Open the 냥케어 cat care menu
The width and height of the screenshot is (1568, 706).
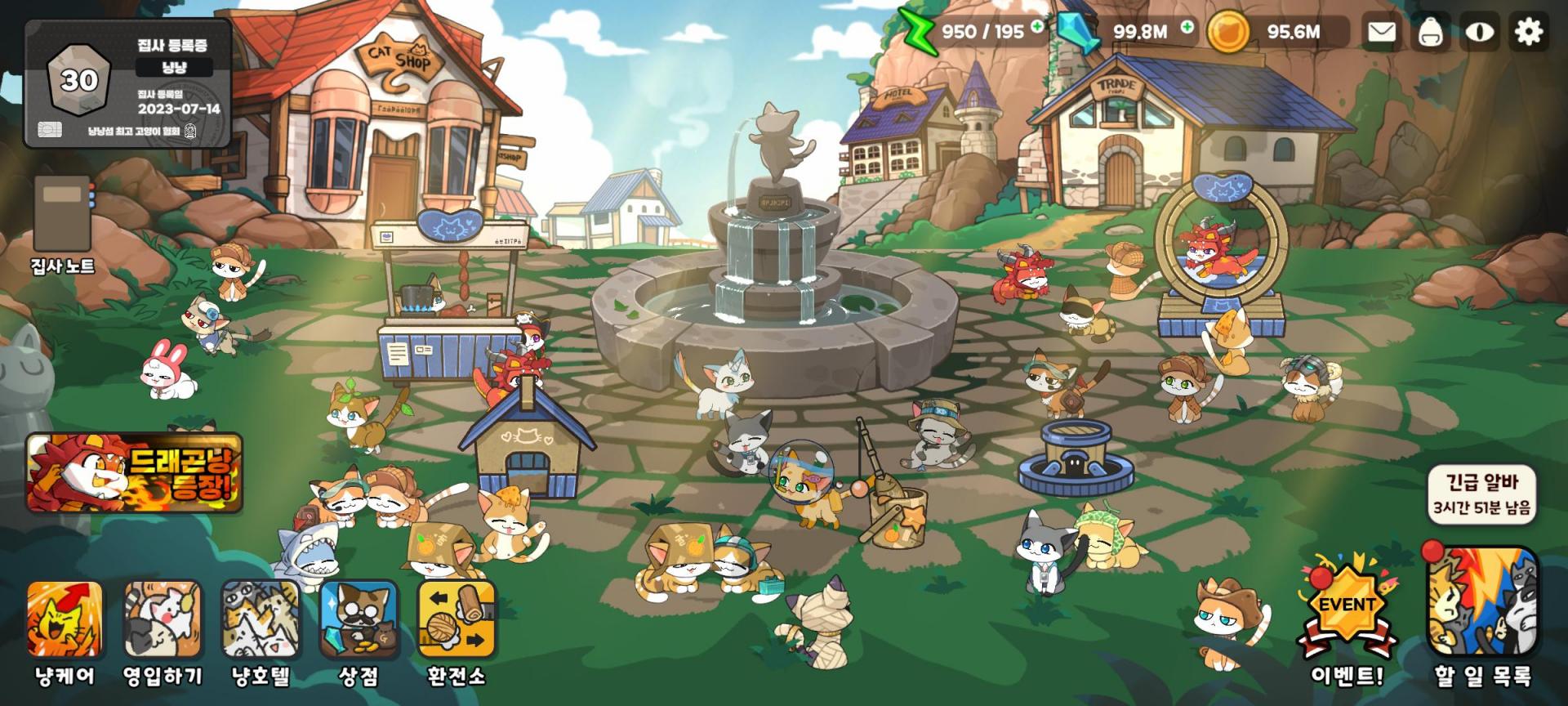(x=65, y=631)
